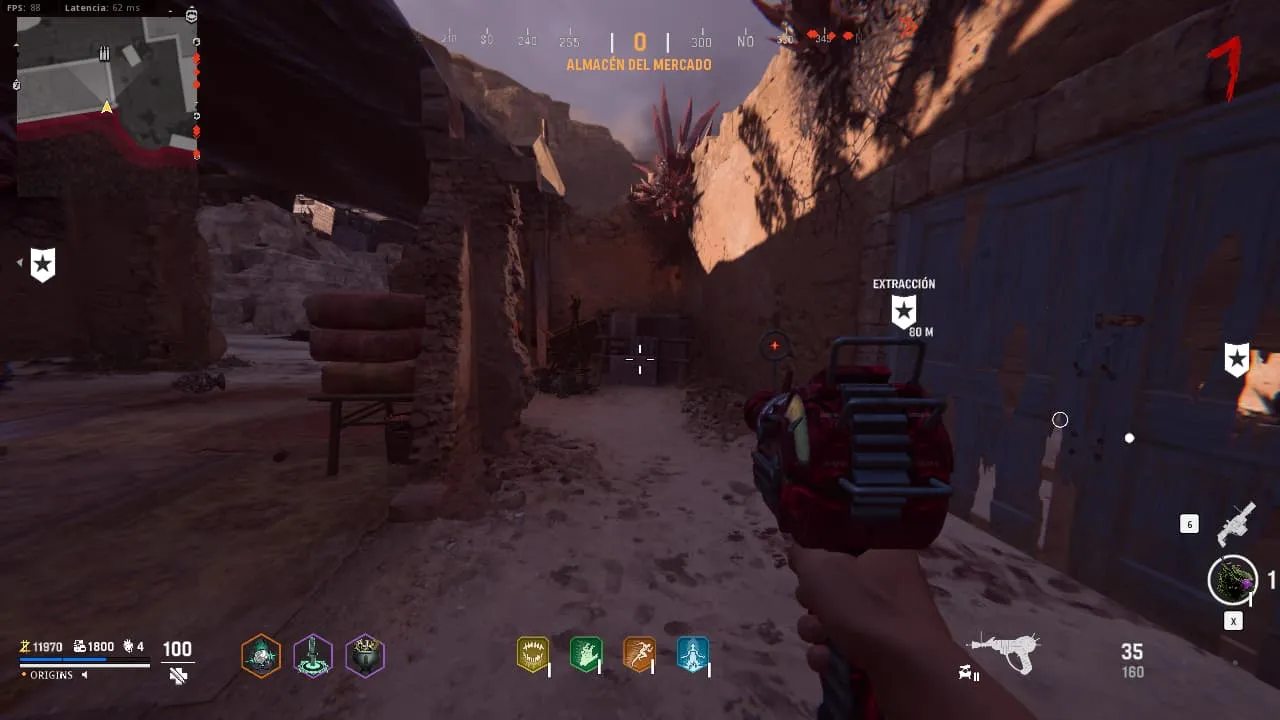Select the purple hexagon sword pedestal icon
The width and height of the screenshot is (1280, 720).
point(313,656)
